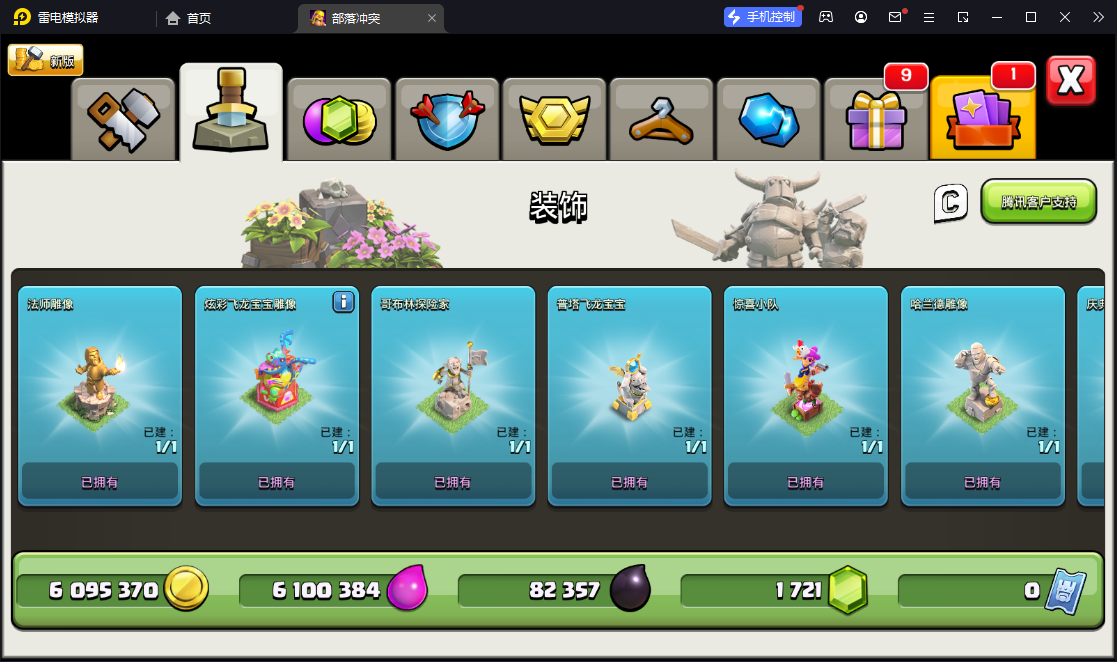Show info for 炫彩飞龙宝宝雕像
This screenshot has width=1117, height=662.
(343, 302)
